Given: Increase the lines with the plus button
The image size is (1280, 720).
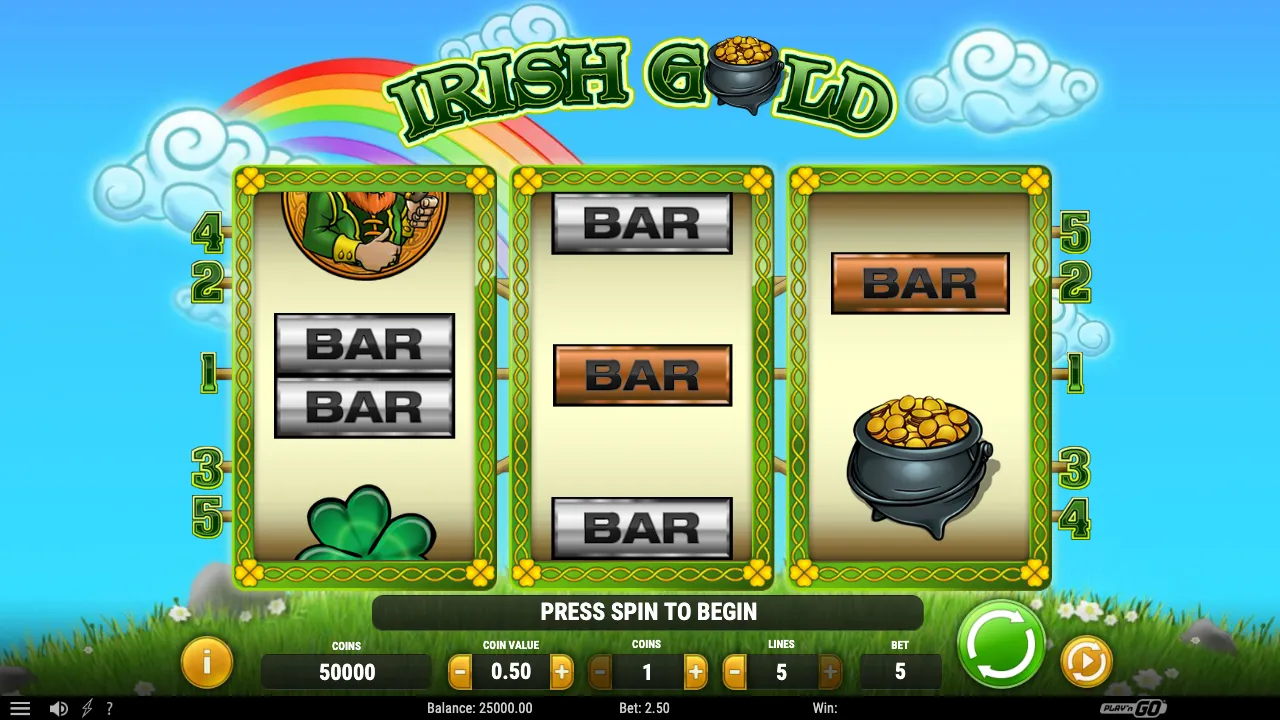Looking at the screenshot, I should point(828,672).
